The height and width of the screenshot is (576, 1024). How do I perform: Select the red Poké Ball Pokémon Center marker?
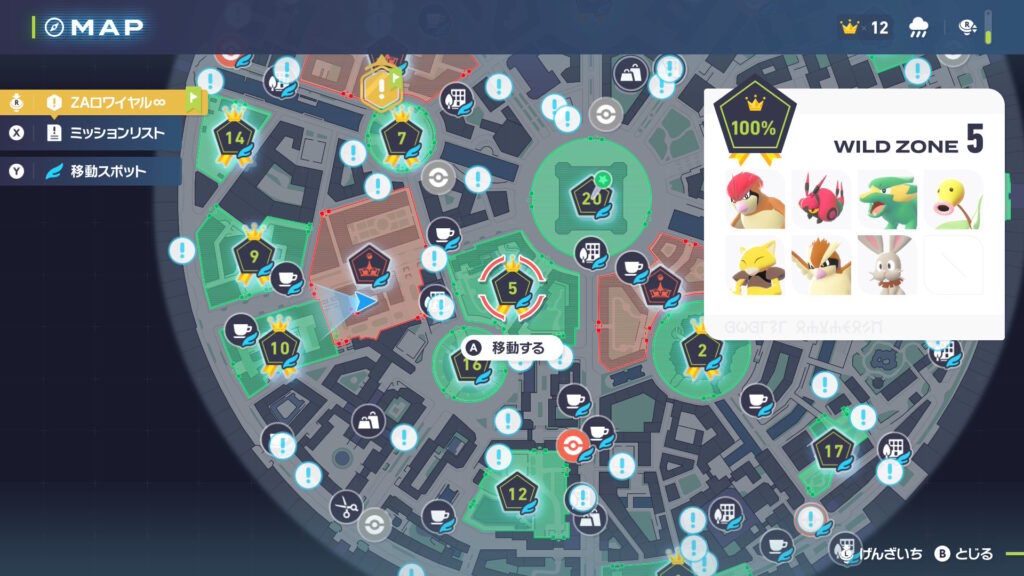pyautogui.click(x=570, y=445)
